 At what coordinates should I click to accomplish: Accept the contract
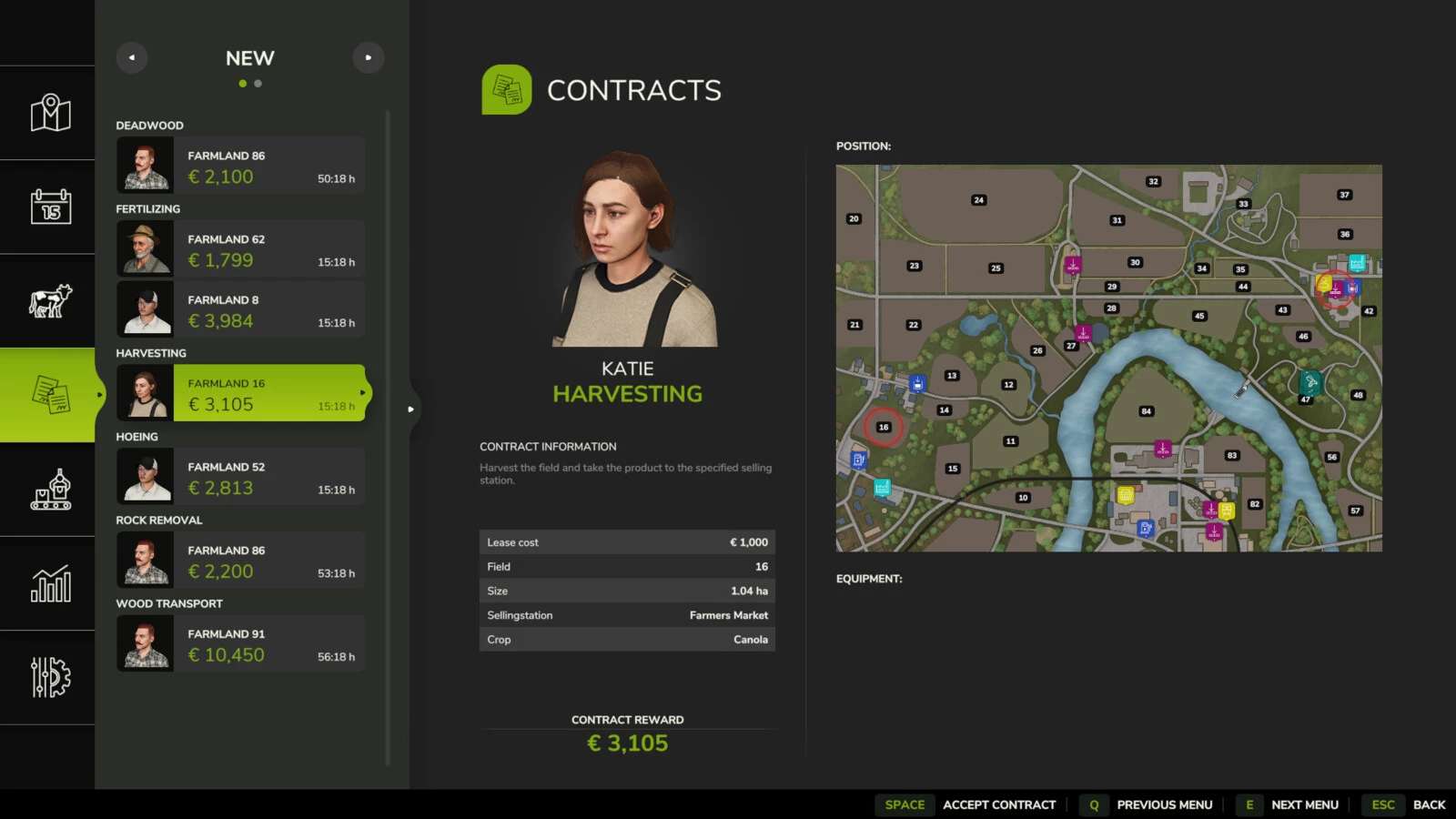click(x=998, y=805)
